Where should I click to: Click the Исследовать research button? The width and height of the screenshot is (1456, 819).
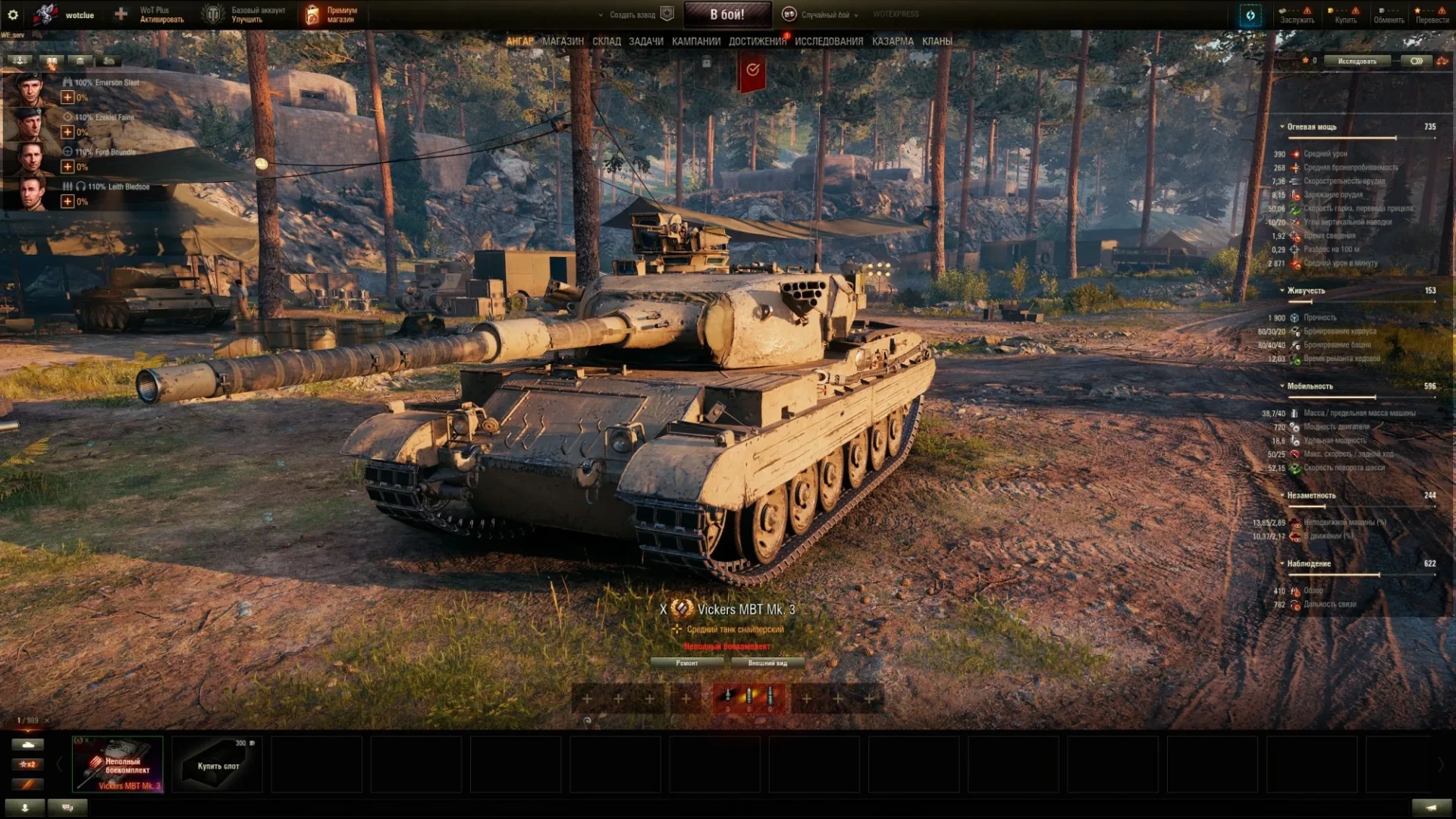tap(1357, 61)
